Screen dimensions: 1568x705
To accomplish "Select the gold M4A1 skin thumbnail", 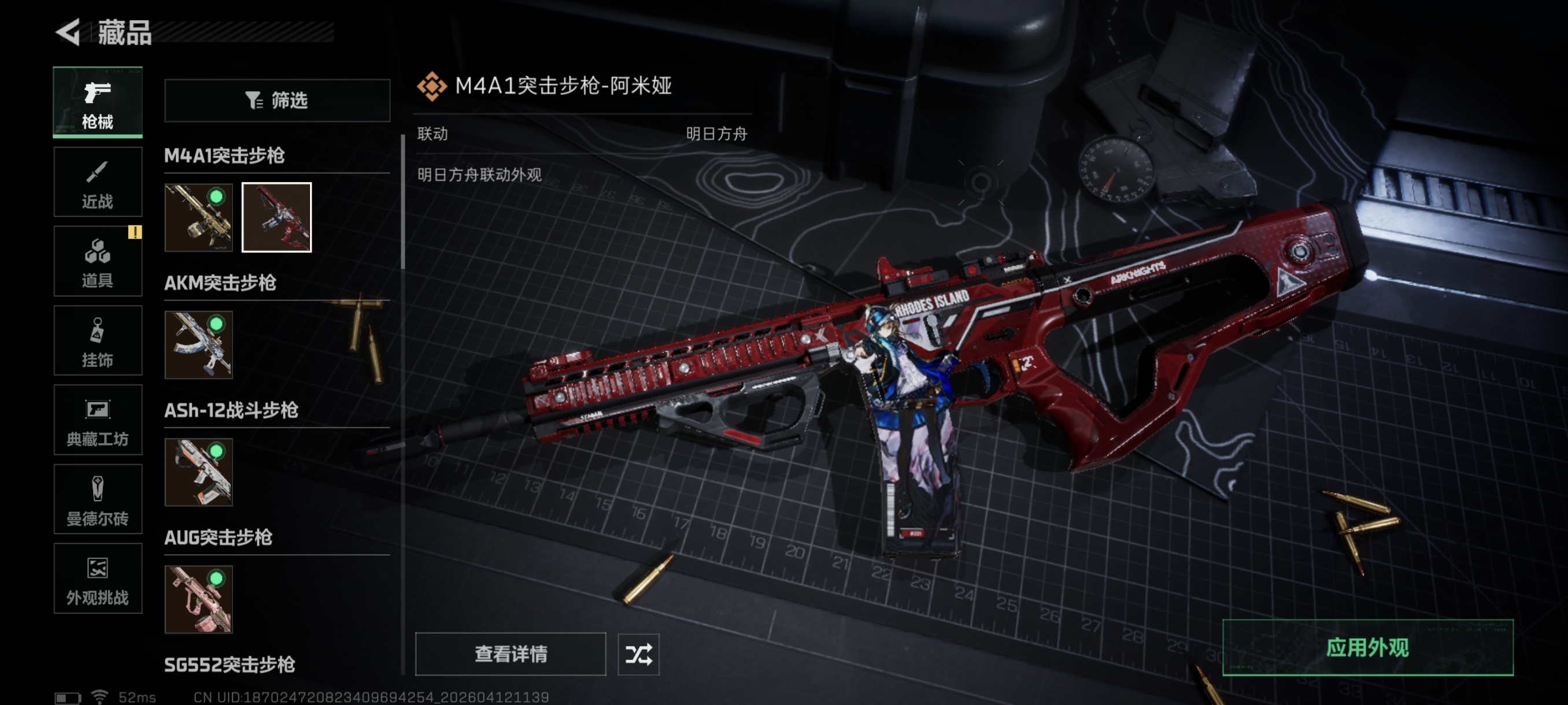I will 198,217.
